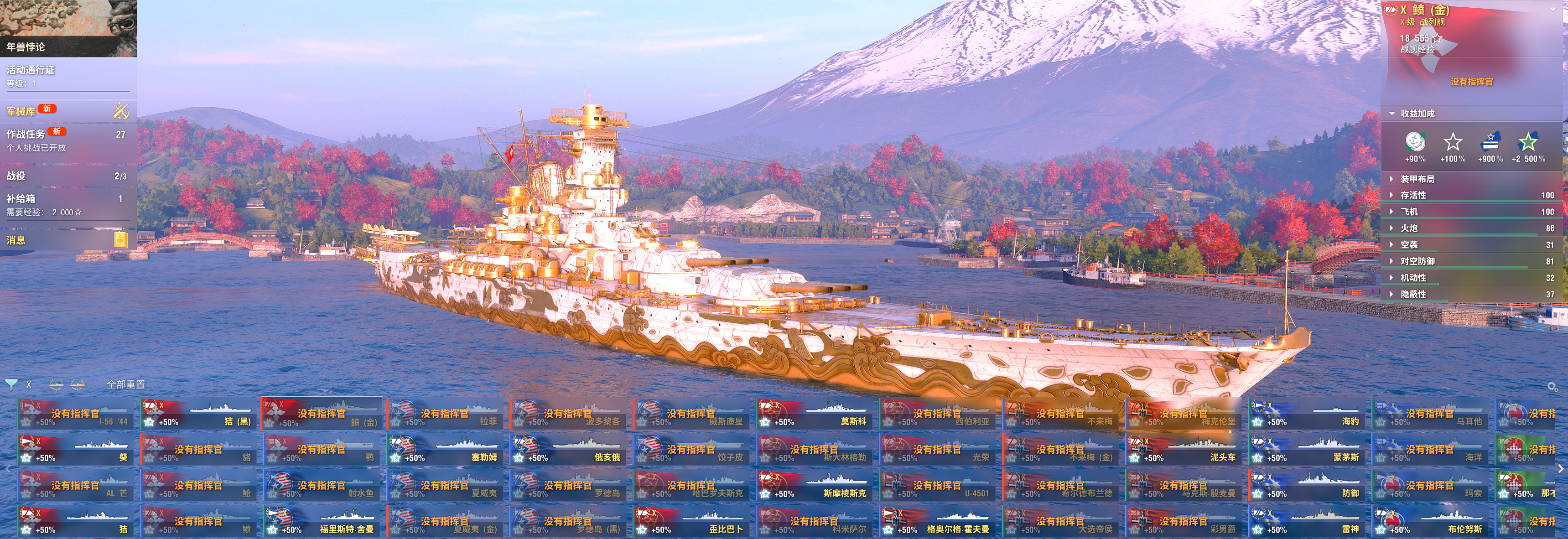This screenshot has height=539, width=1568.
Task: Click 全部重置 to reset ship filters
Action: coord(126,384)
